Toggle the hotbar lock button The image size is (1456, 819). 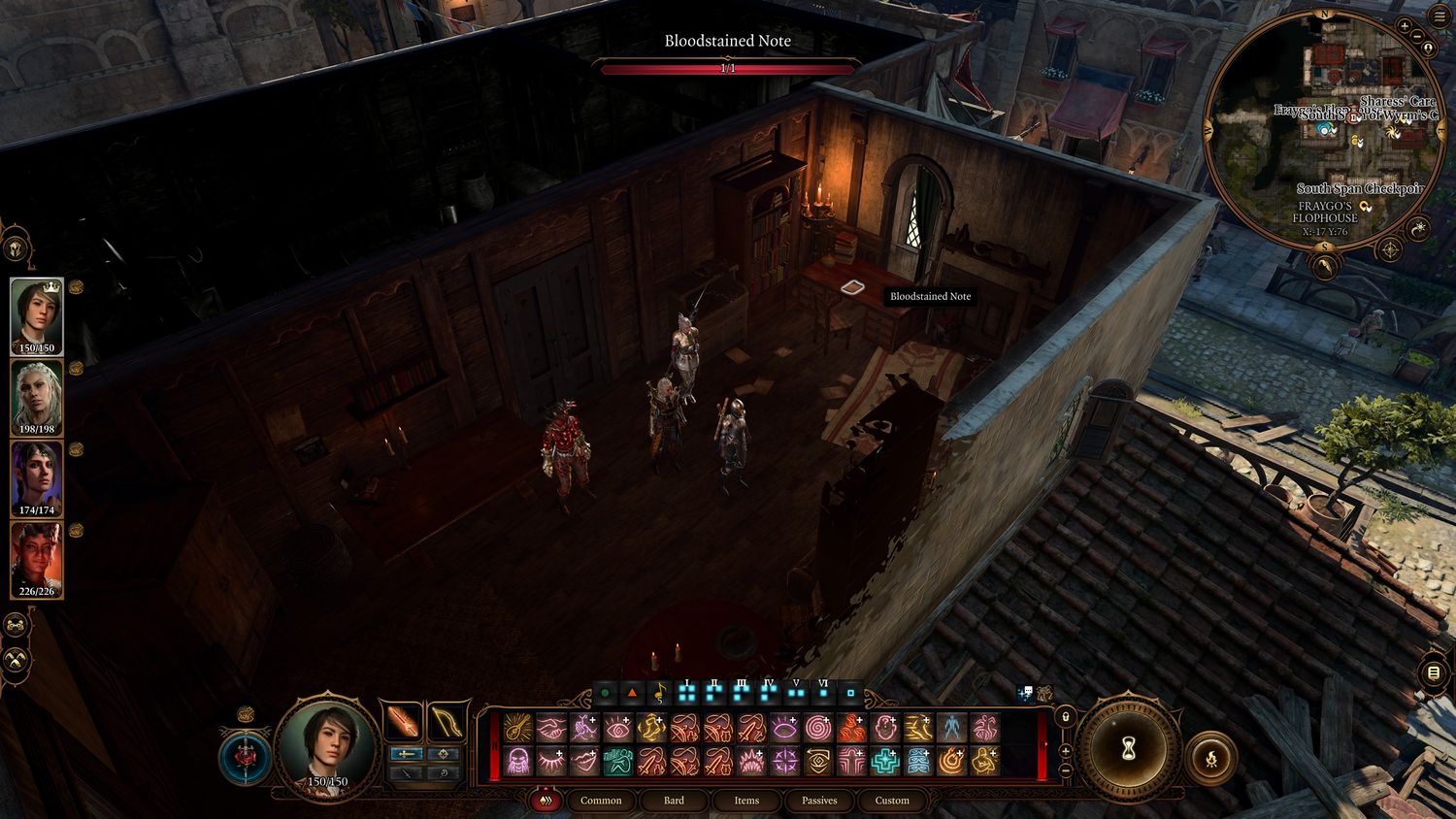pyautogui.click(x=1065, y=717)
